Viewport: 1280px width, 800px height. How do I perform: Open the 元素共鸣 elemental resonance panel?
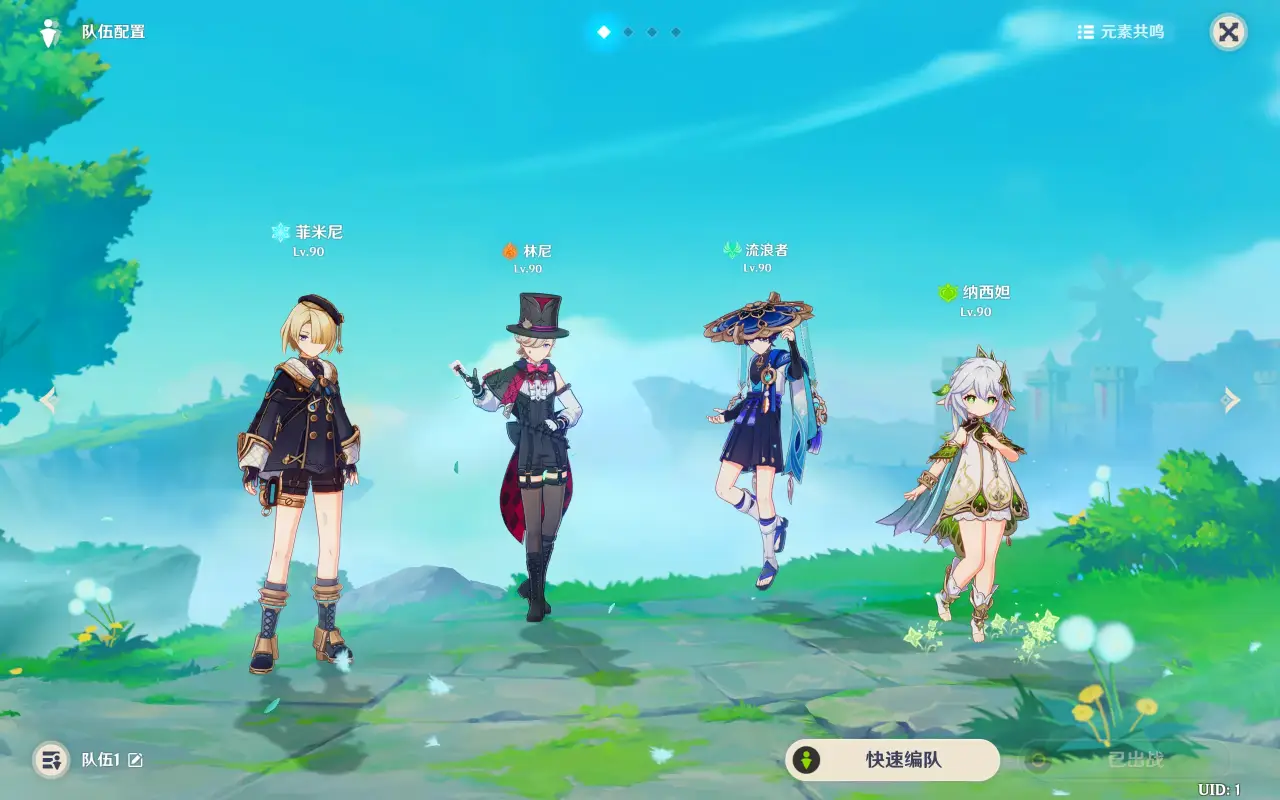tap(1121, 32)
